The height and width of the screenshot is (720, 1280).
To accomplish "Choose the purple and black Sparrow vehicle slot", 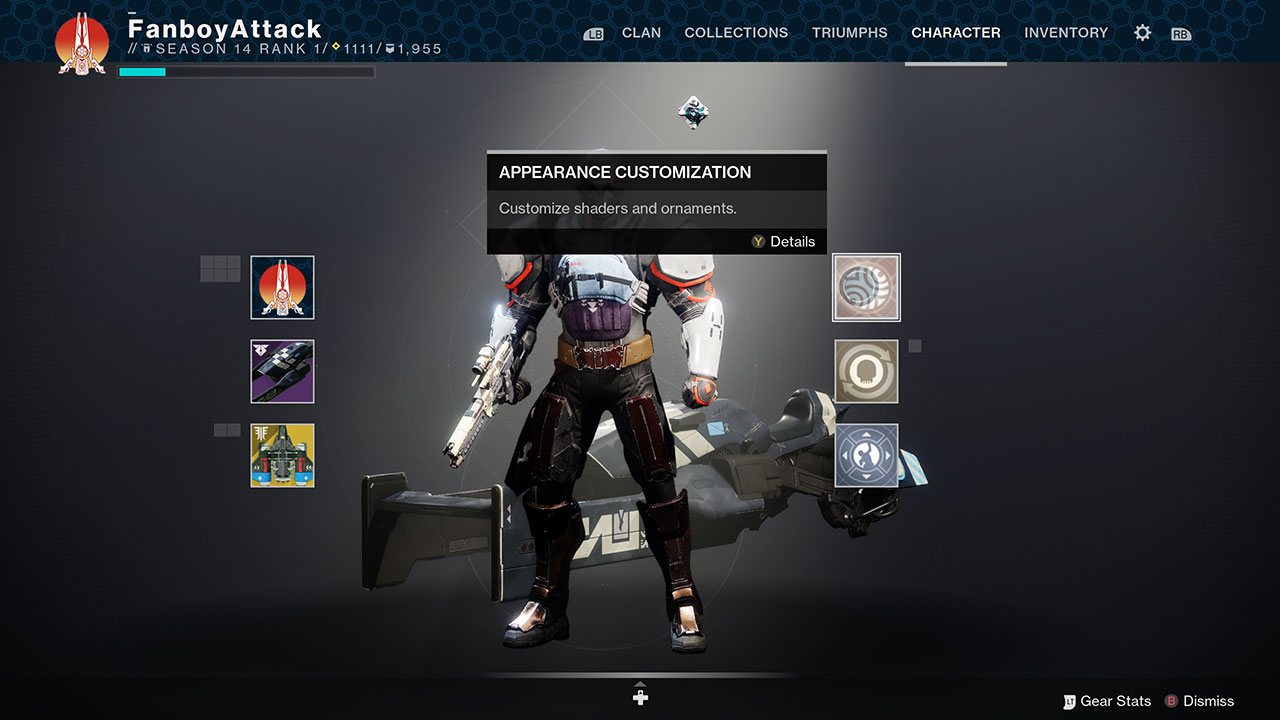I will click(282, 371).
